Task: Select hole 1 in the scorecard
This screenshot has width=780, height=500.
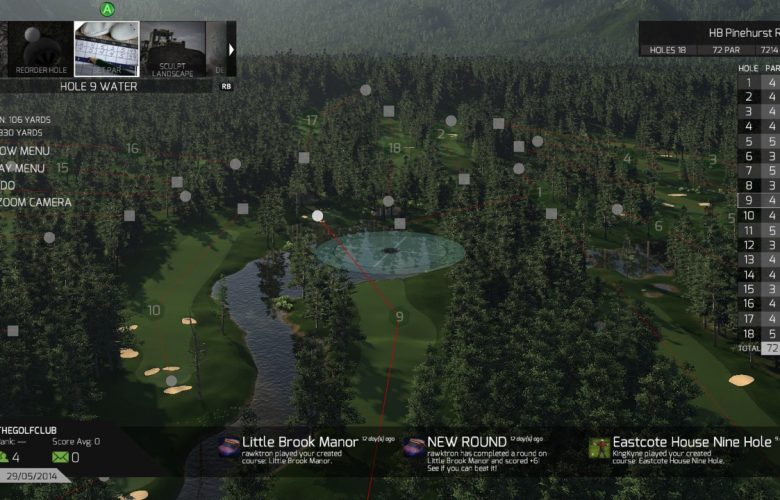Action: [749, 82]
